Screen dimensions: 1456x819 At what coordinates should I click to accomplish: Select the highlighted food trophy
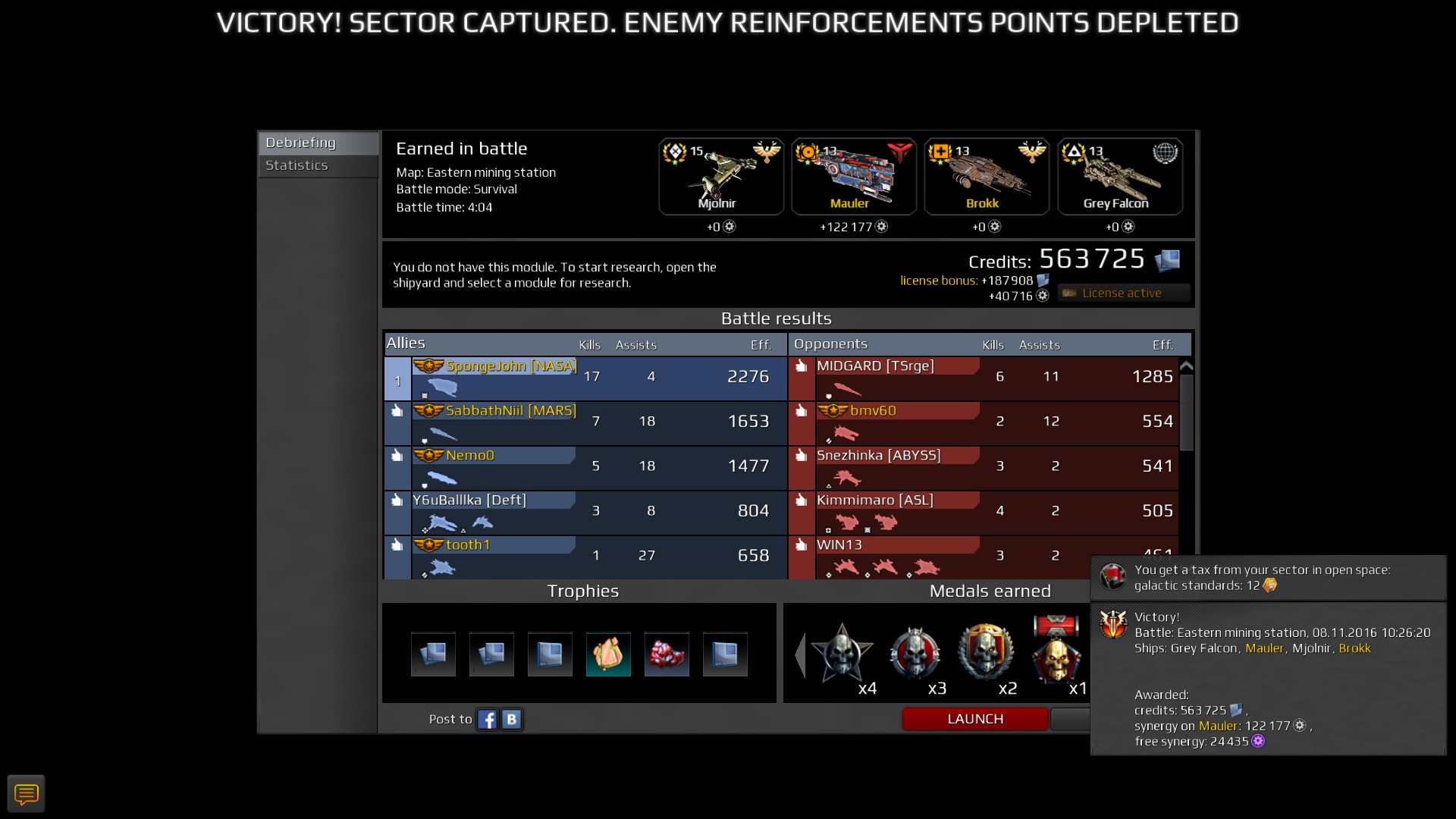click(x=608, y=654)
